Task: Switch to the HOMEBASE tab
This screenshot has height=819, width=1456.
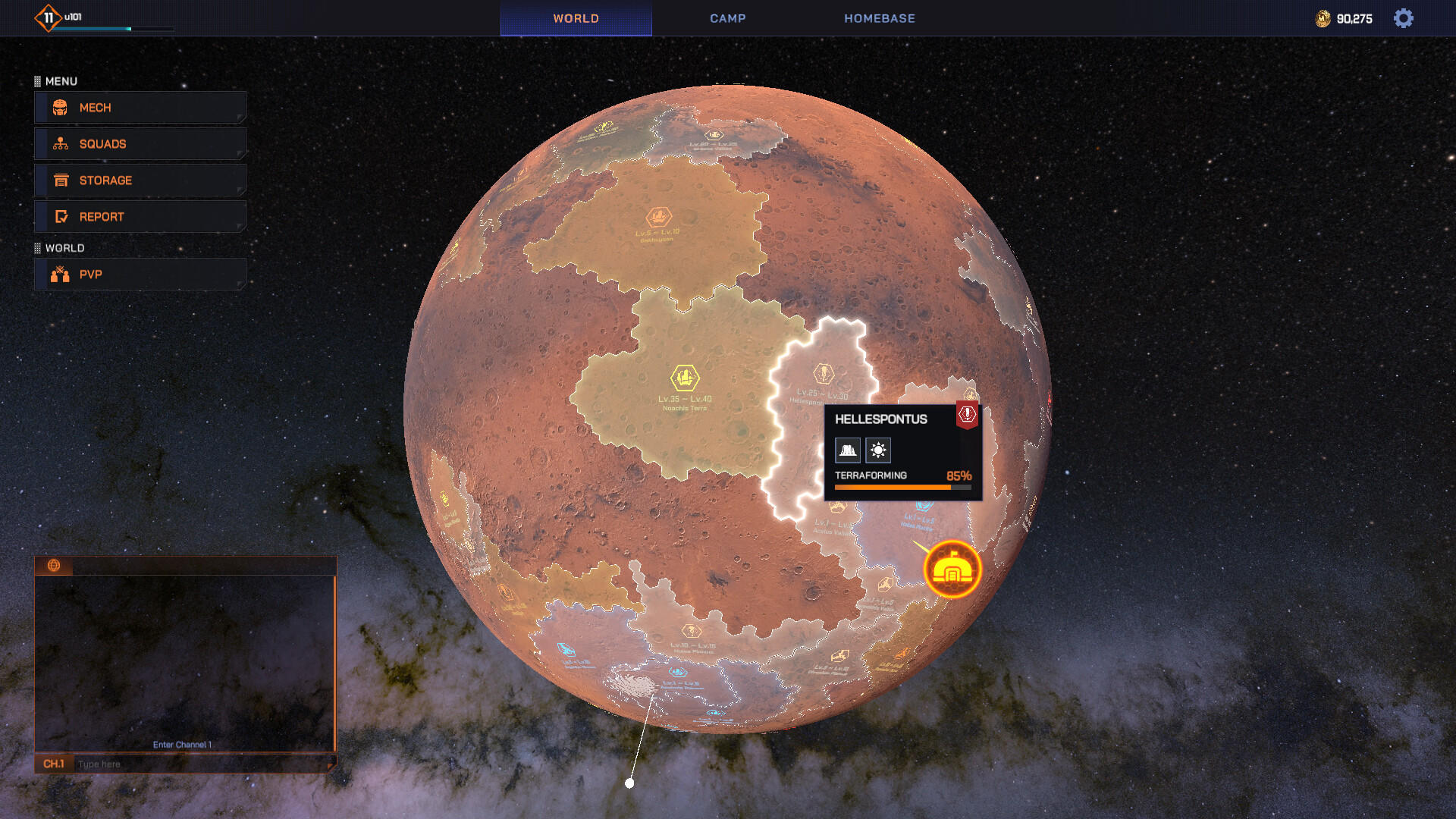Action: pos(879,18)
